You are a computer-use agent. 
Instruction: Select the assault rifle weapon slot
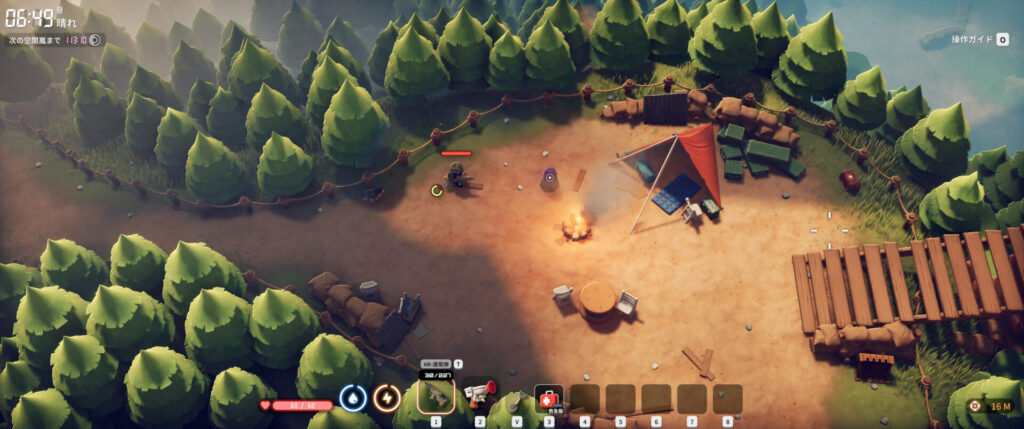[x=436, y=396]
